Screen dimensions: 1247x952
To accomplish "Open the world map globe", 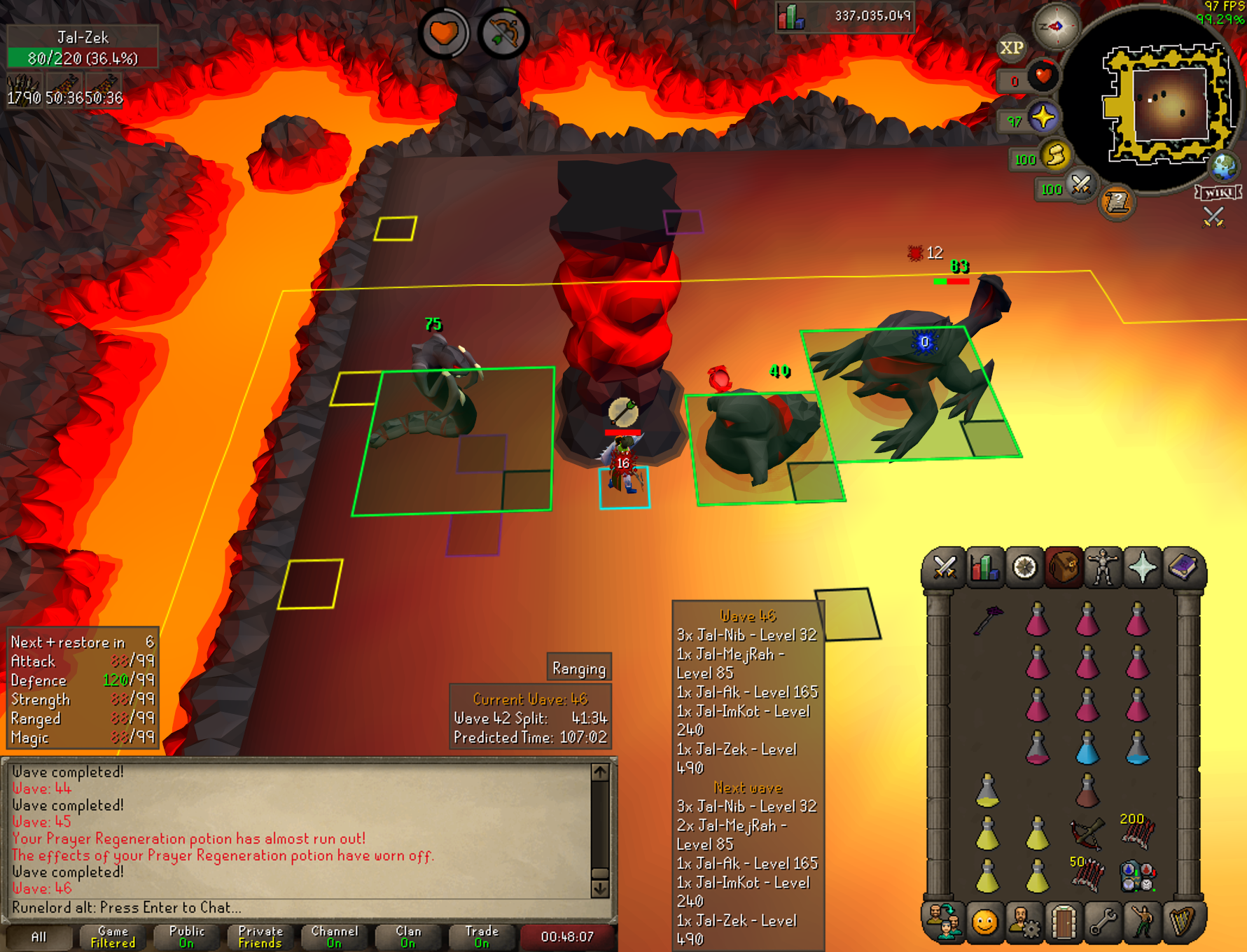I will (x=1224, y=167).
